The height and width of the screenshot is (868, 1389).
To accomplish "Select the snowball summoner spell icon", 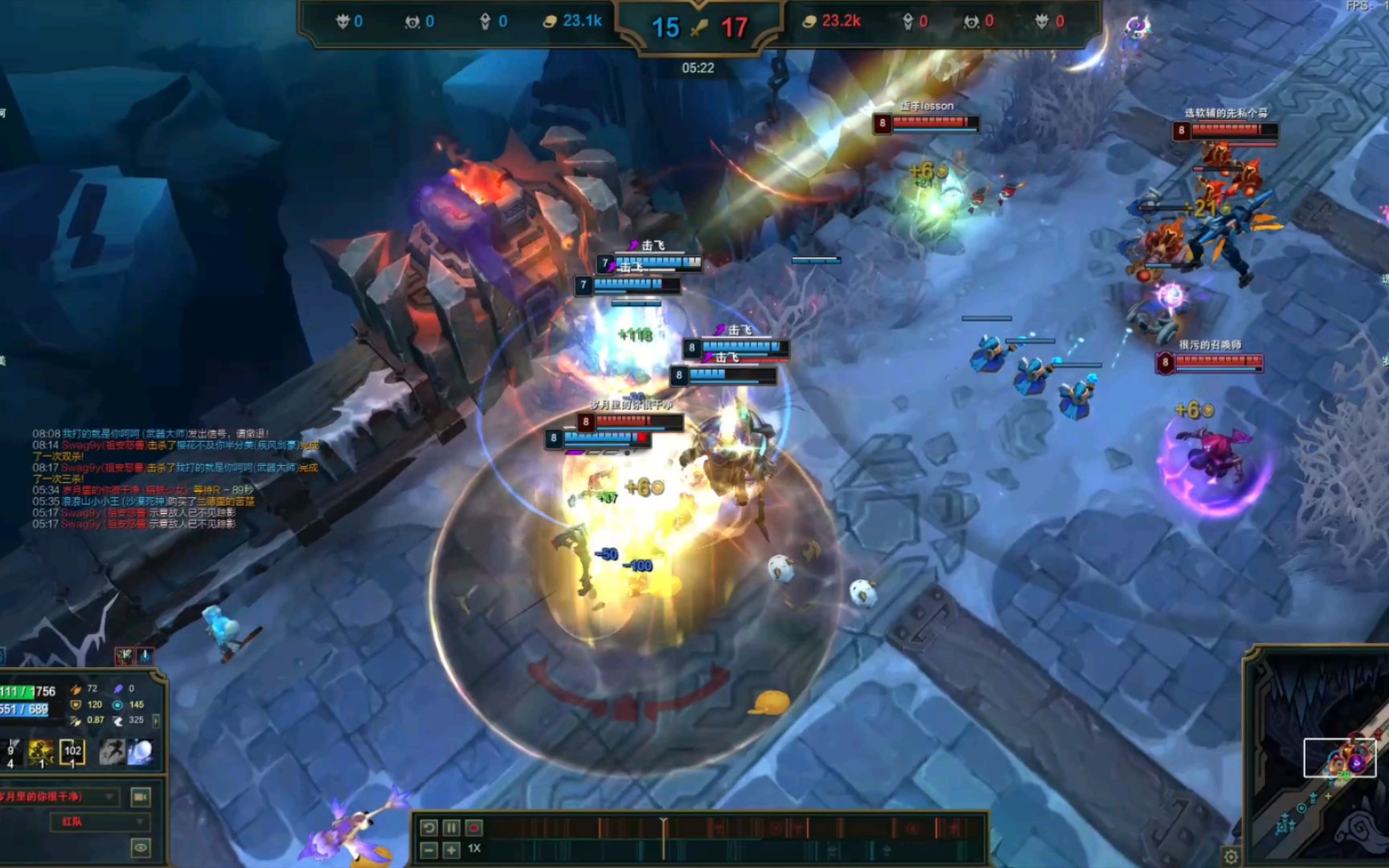I will pyautogui.click(x=141, y=752).
